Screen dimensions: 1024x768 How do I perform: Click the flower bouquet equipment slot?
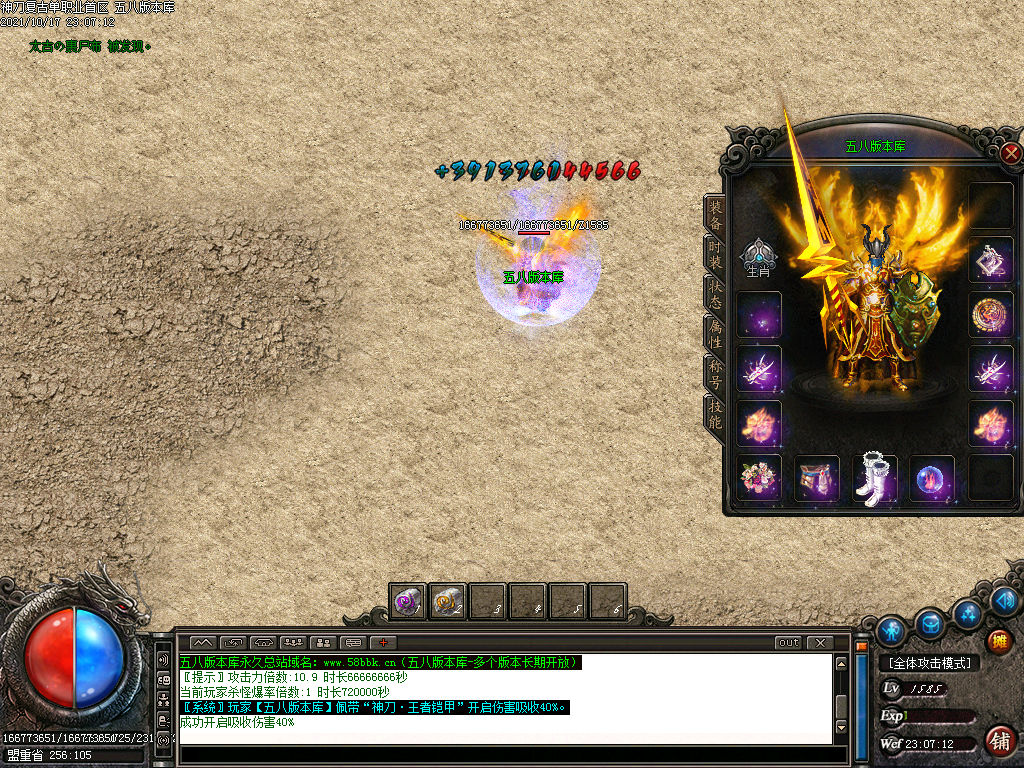(759, 478)
